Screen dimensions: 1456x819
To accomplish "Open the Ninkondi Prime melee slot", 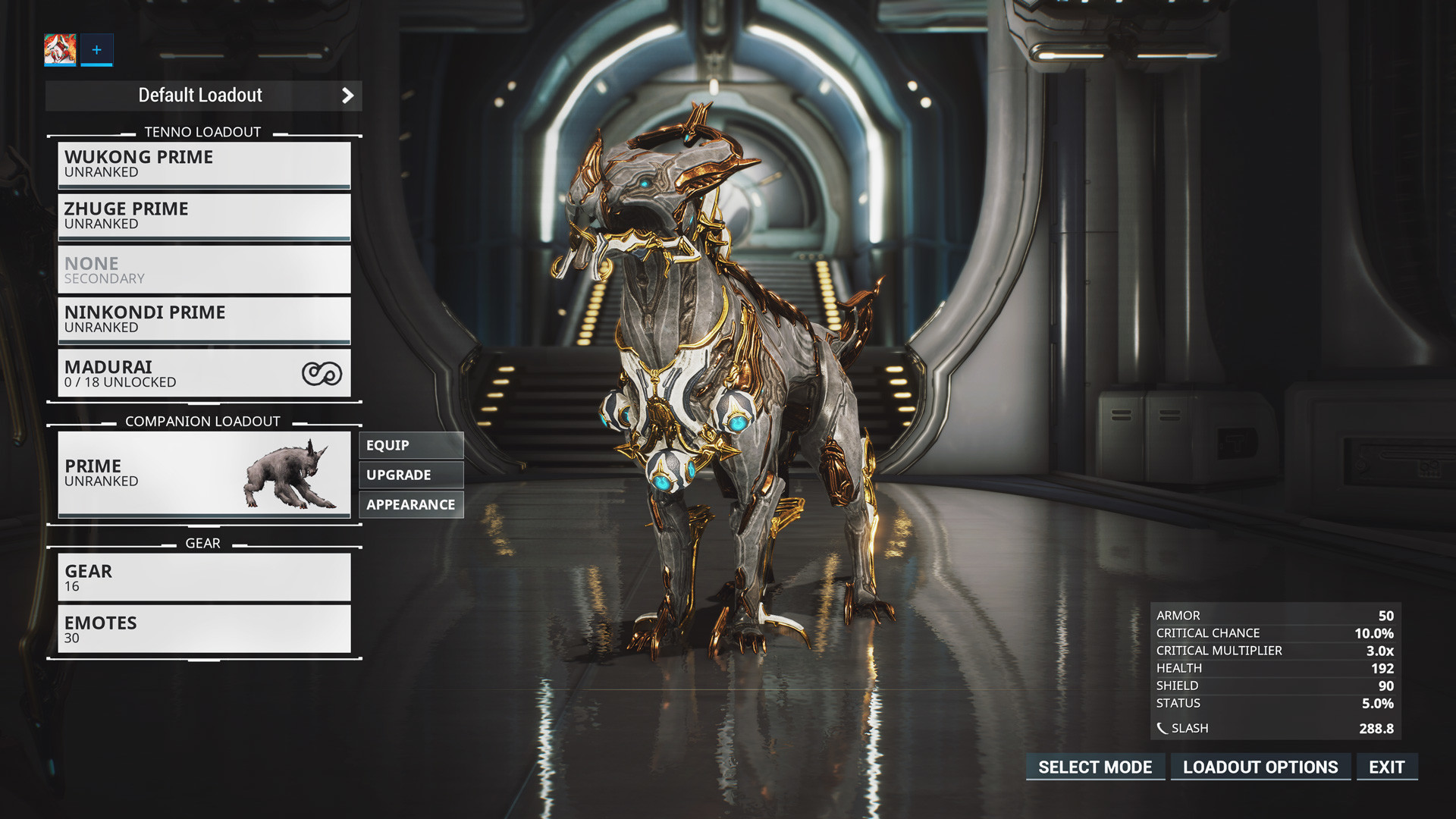I will 203,319.
